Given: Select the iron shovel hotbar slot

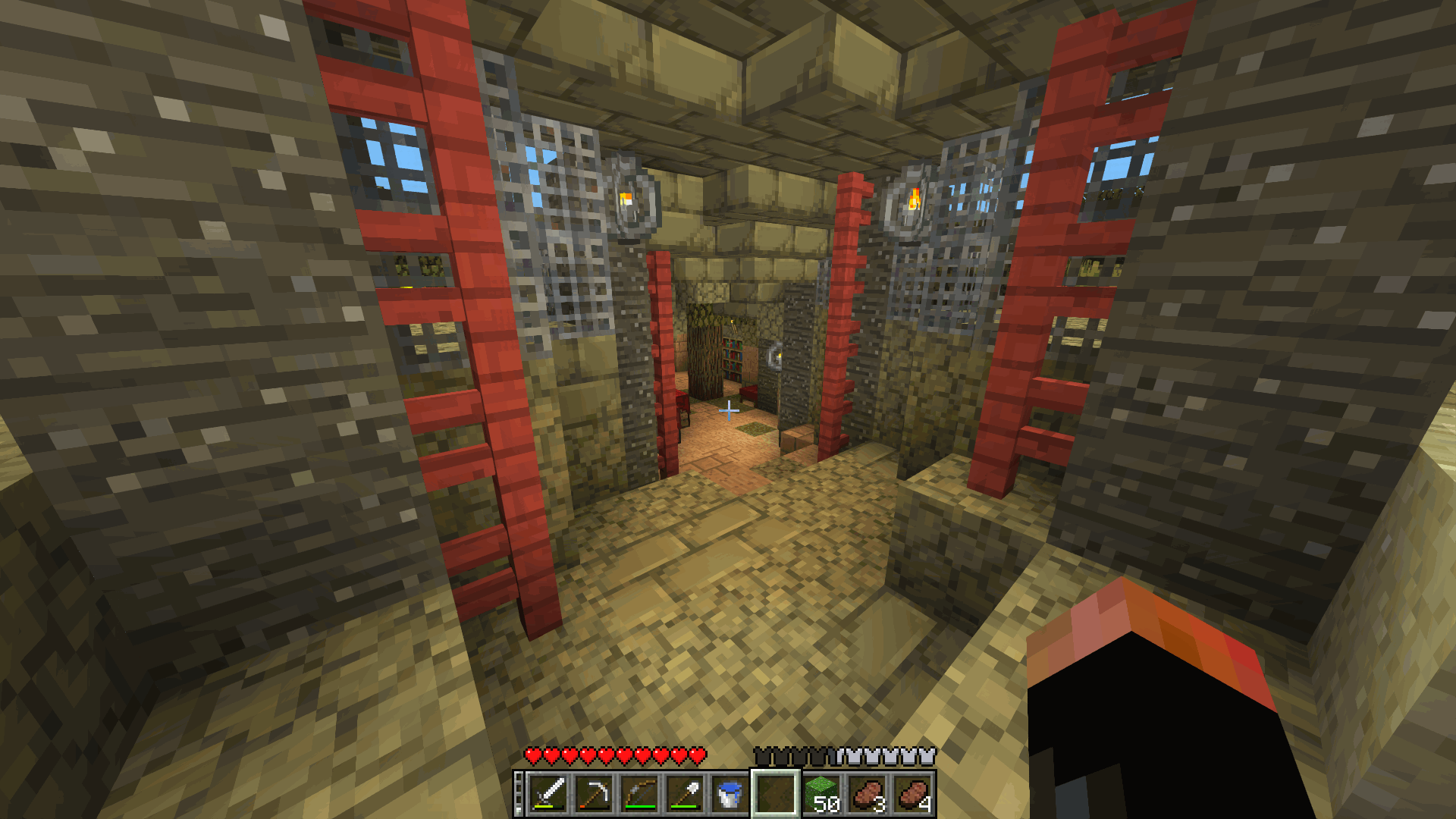Looking at the screenshot, I should [685, 794].
